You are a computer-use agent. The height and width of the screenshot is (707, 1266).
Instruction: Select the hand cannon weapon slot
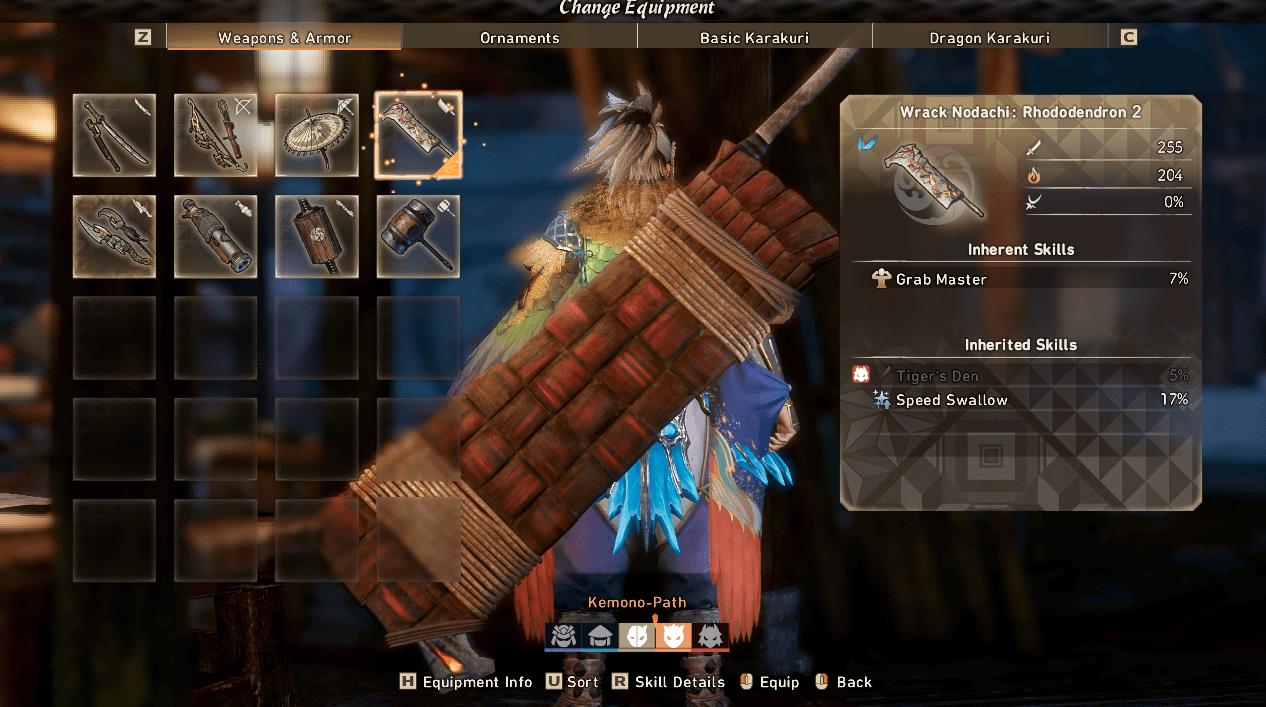[215, 236]
